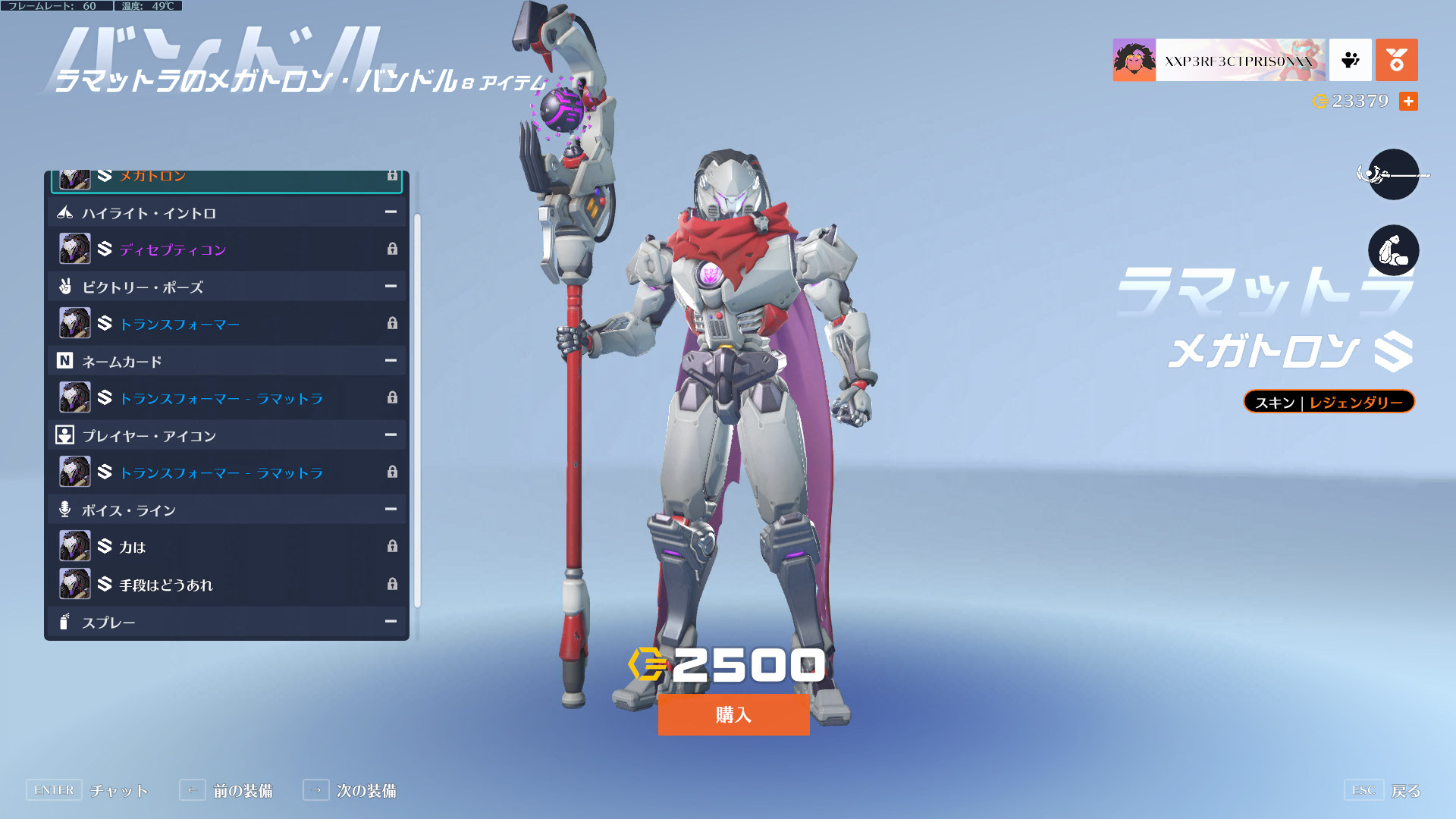Open the player profile name card
Viewport: 1456px width, 819px height.
click(x=1219, y=60)
